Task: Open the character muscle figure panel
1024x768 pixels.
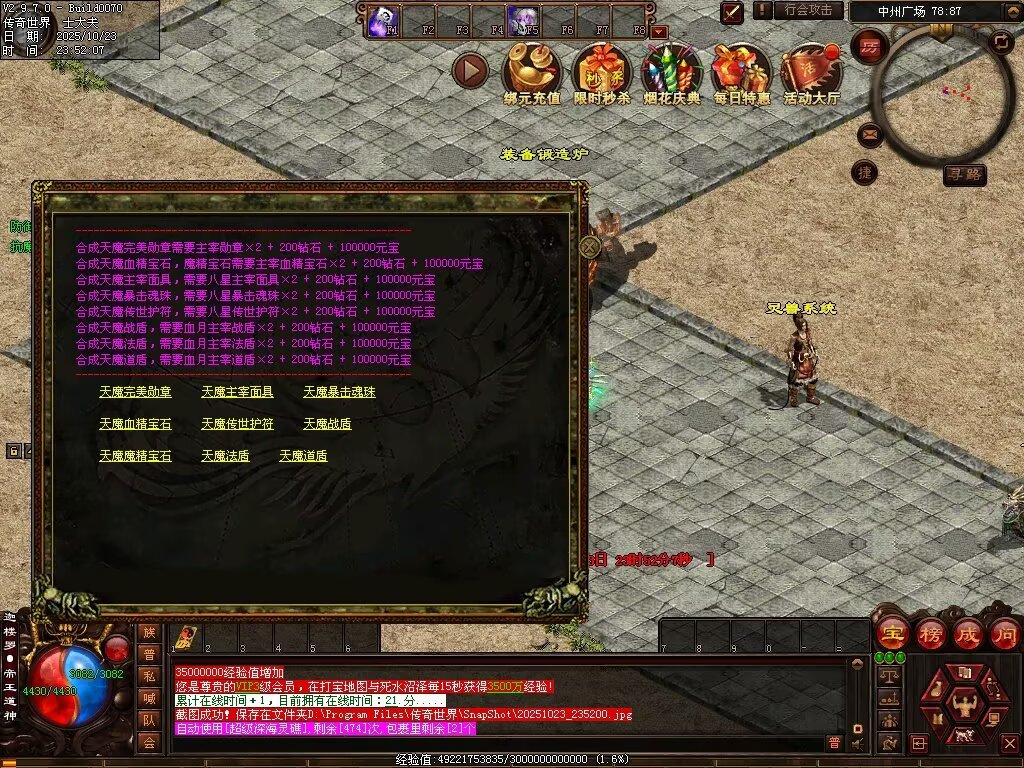Action: (964, 703)
